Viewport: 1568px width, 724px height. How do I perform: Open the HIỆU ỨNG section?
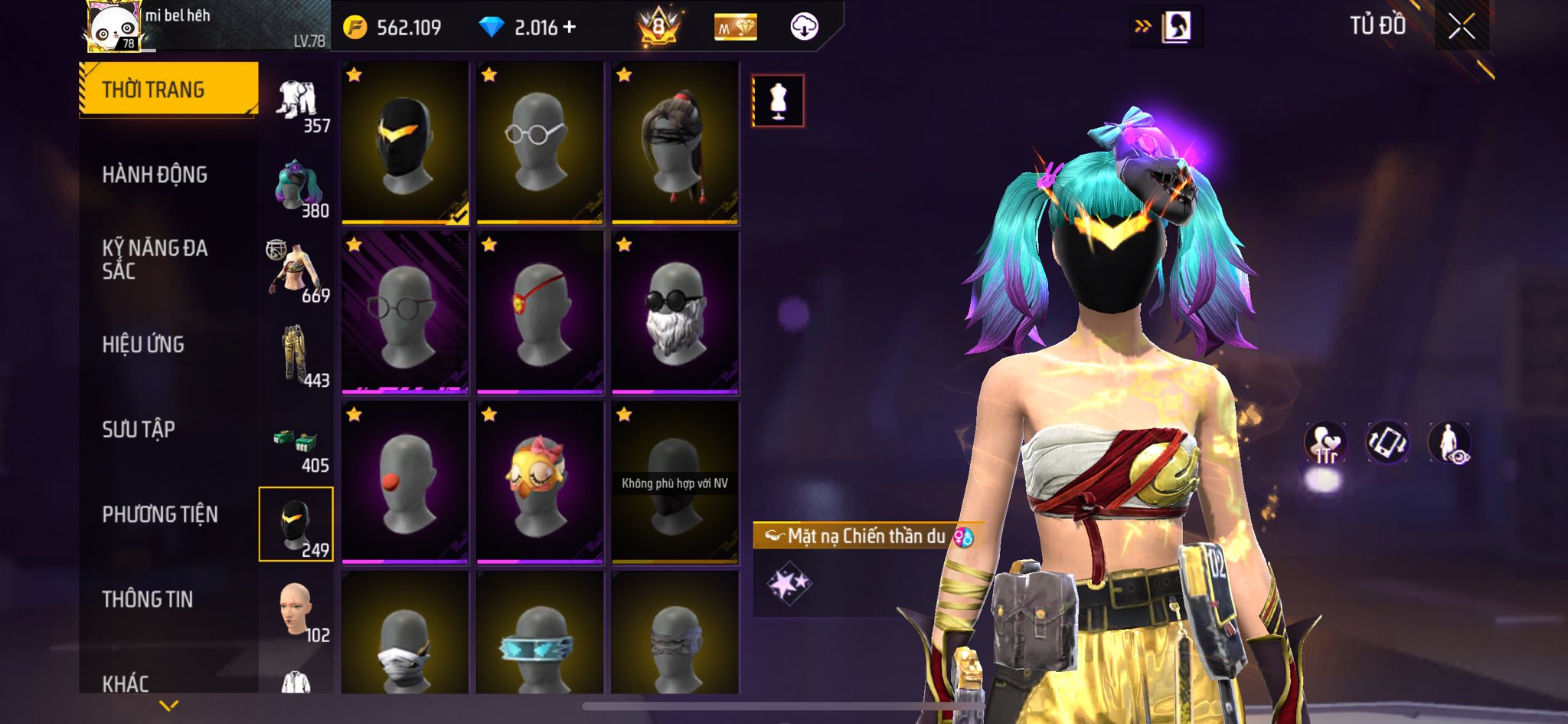pos(143,345)
